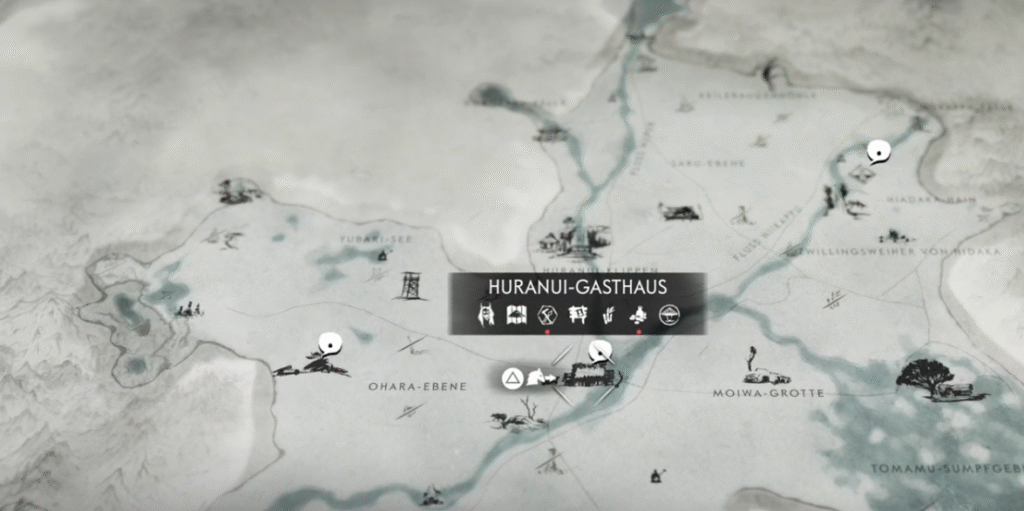The image size is (1024, 511).
Task: Select the Huranui-Gasthaus inn marker
Action: click(x=590, y=376)
